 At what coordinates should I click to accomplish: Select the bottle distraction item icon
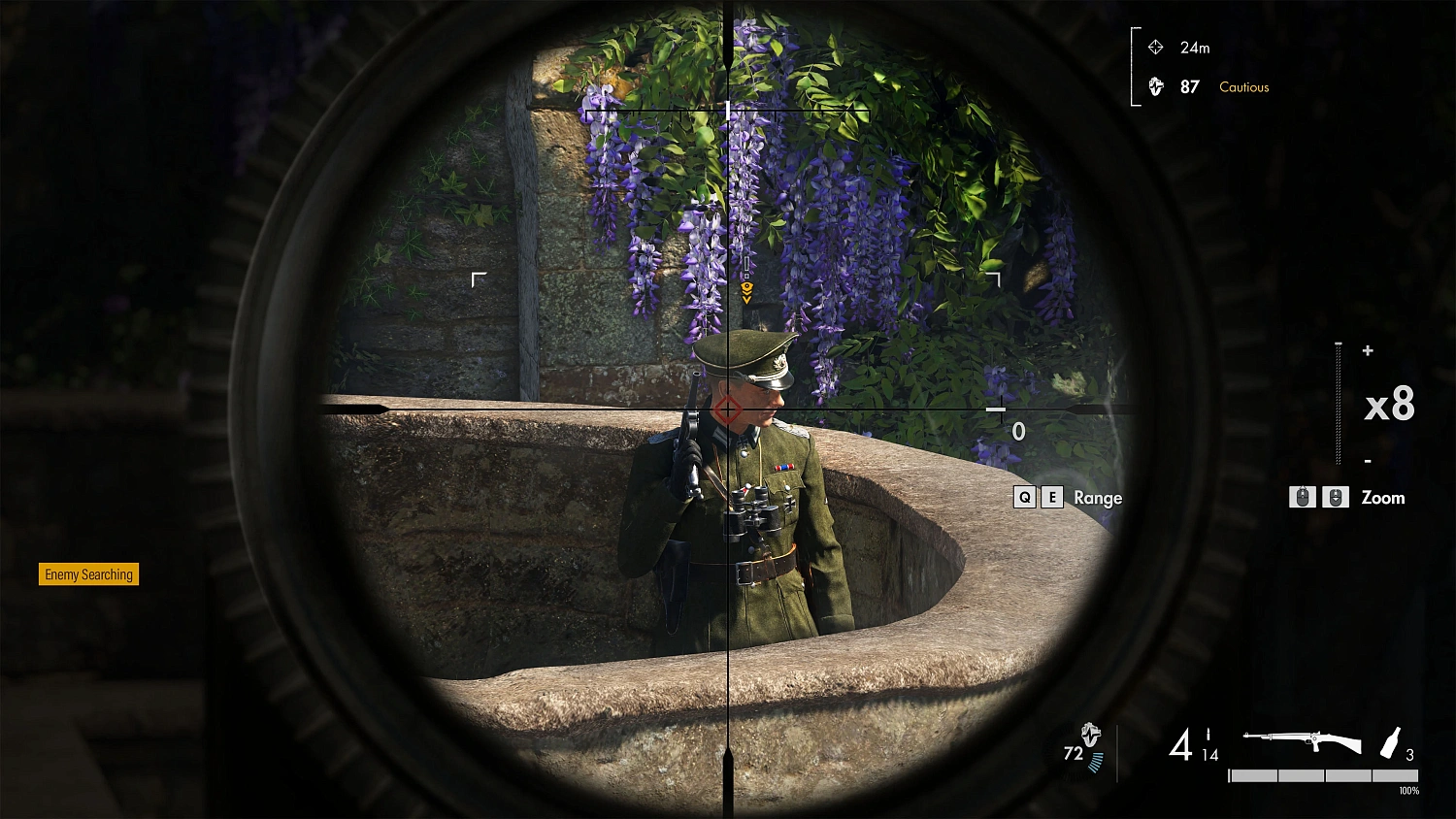click(x=1390, y=742)
